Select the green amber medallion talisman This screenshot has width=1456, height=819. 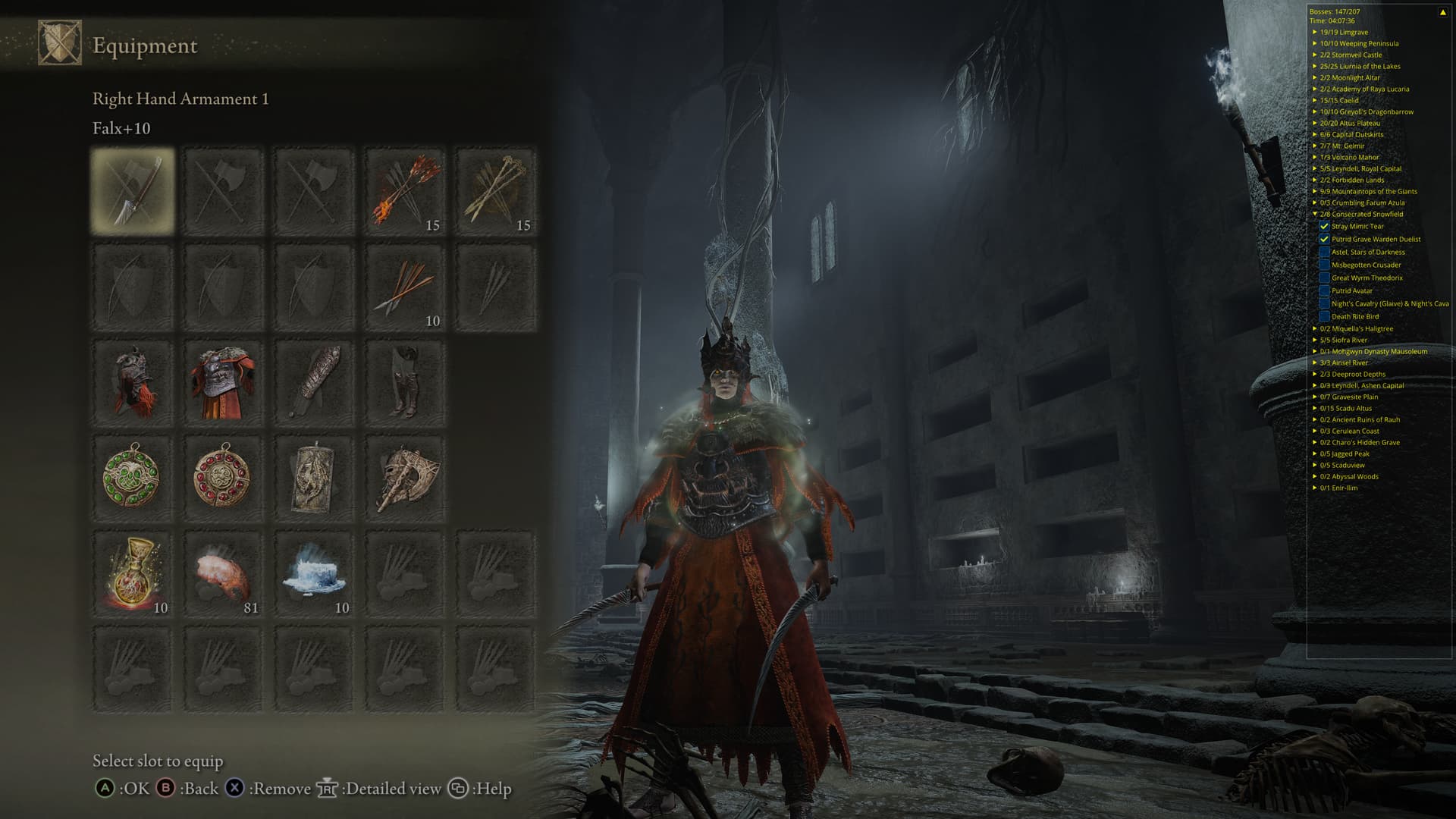click(133, 478)
